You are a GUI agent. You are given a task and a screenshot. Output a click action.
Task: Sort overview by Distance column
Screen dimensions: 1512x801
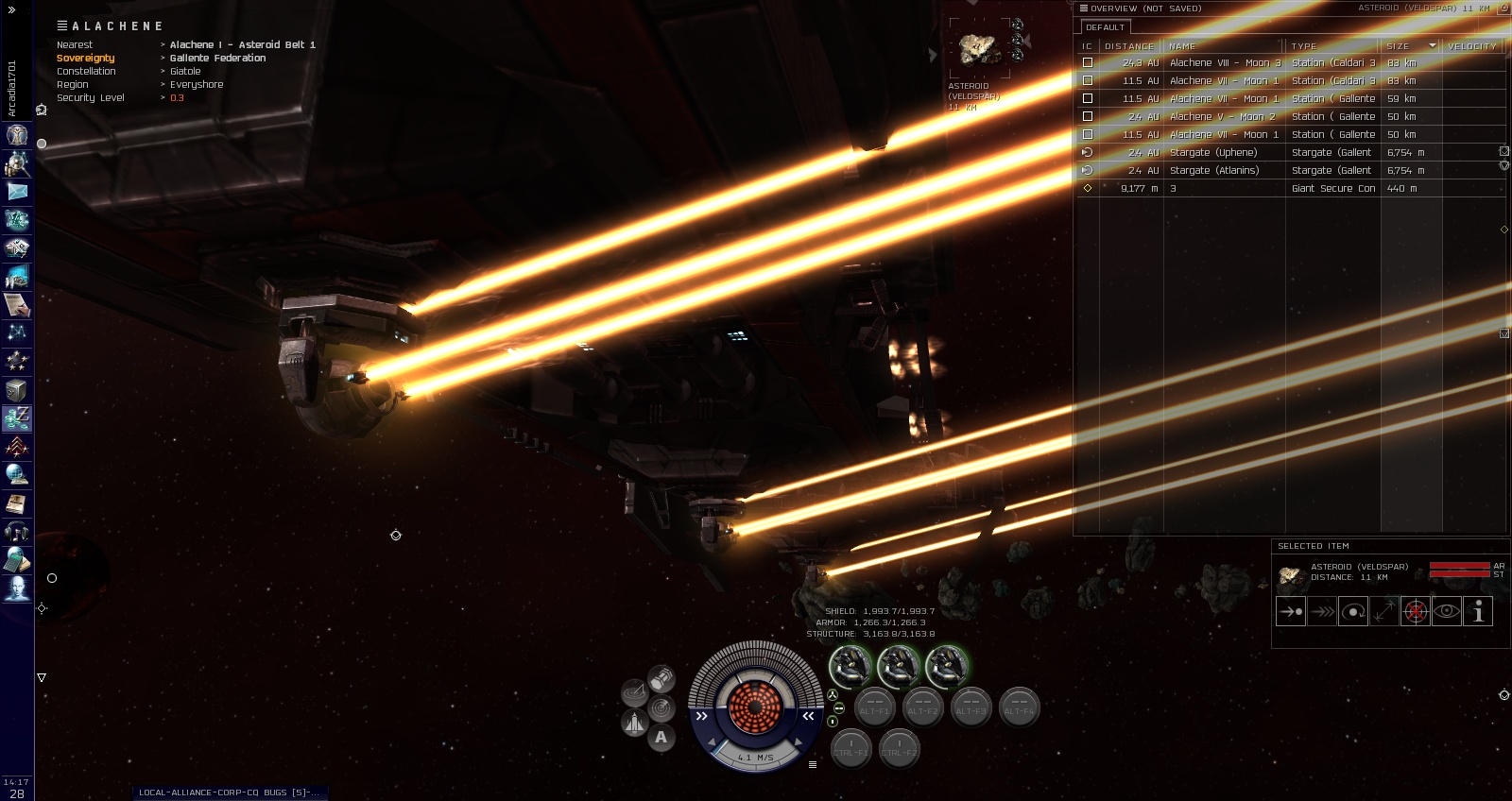1129,45
